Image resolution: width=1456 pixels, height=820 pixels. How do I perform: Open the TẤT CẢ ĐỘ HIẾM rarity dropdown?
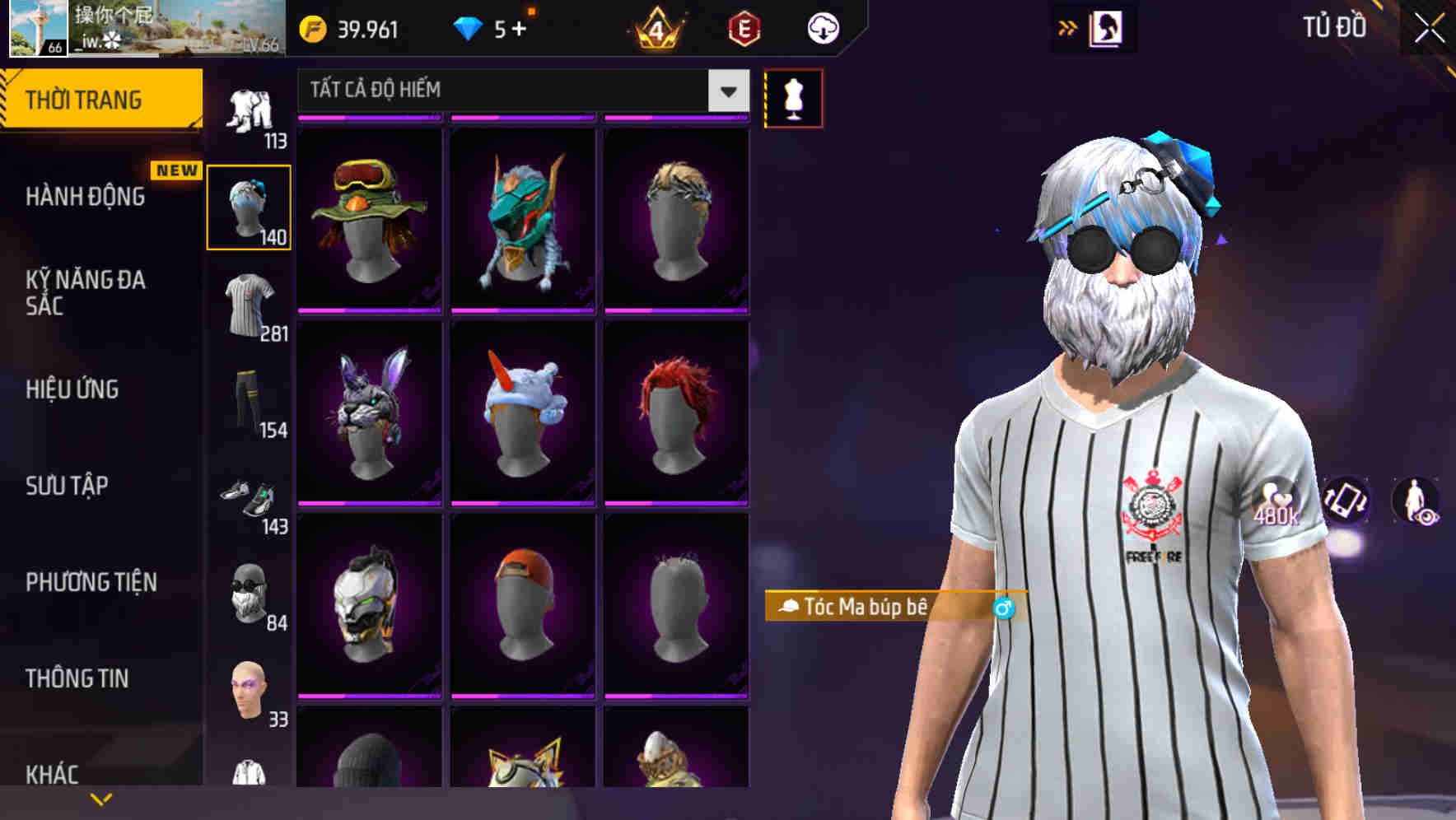pyautogui.click(x=517, y=91)
